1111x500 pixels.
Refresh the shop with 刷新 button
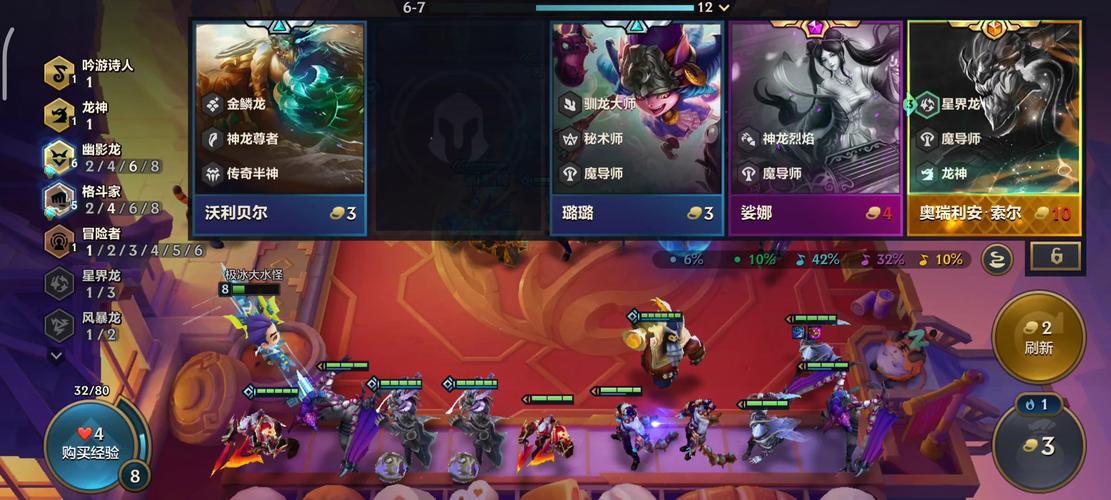(x=1038, y=338)
